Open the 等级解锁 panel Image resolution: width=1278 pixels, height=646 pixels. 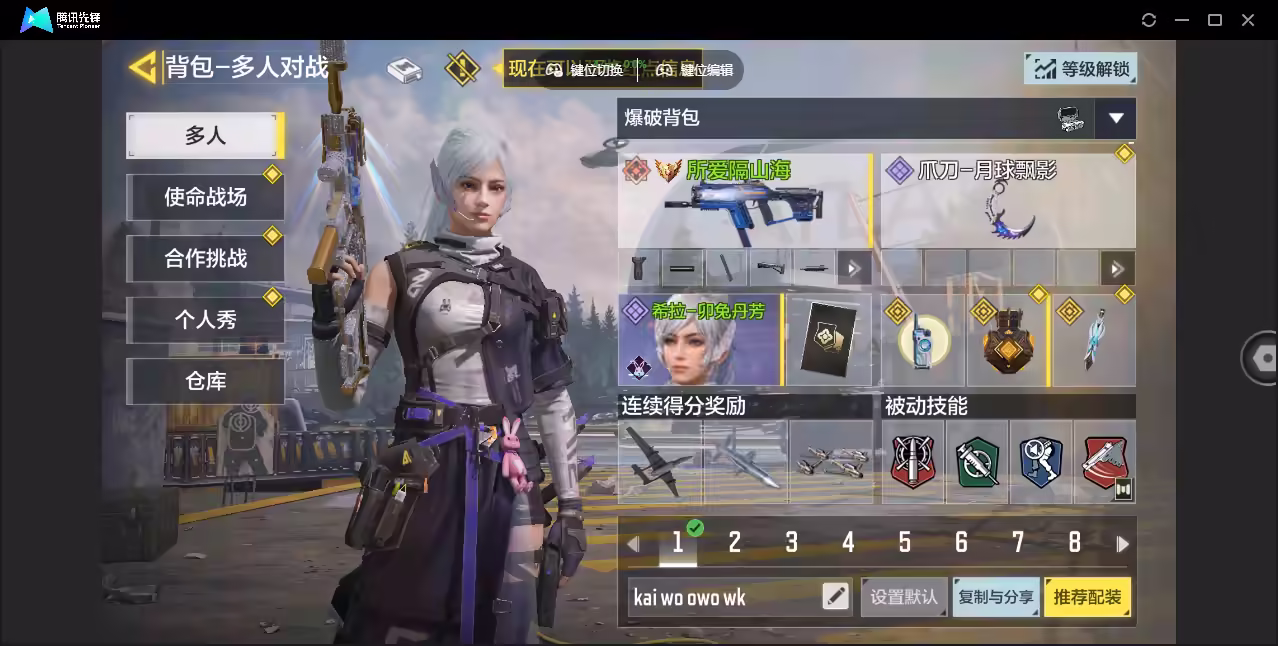1081,68
